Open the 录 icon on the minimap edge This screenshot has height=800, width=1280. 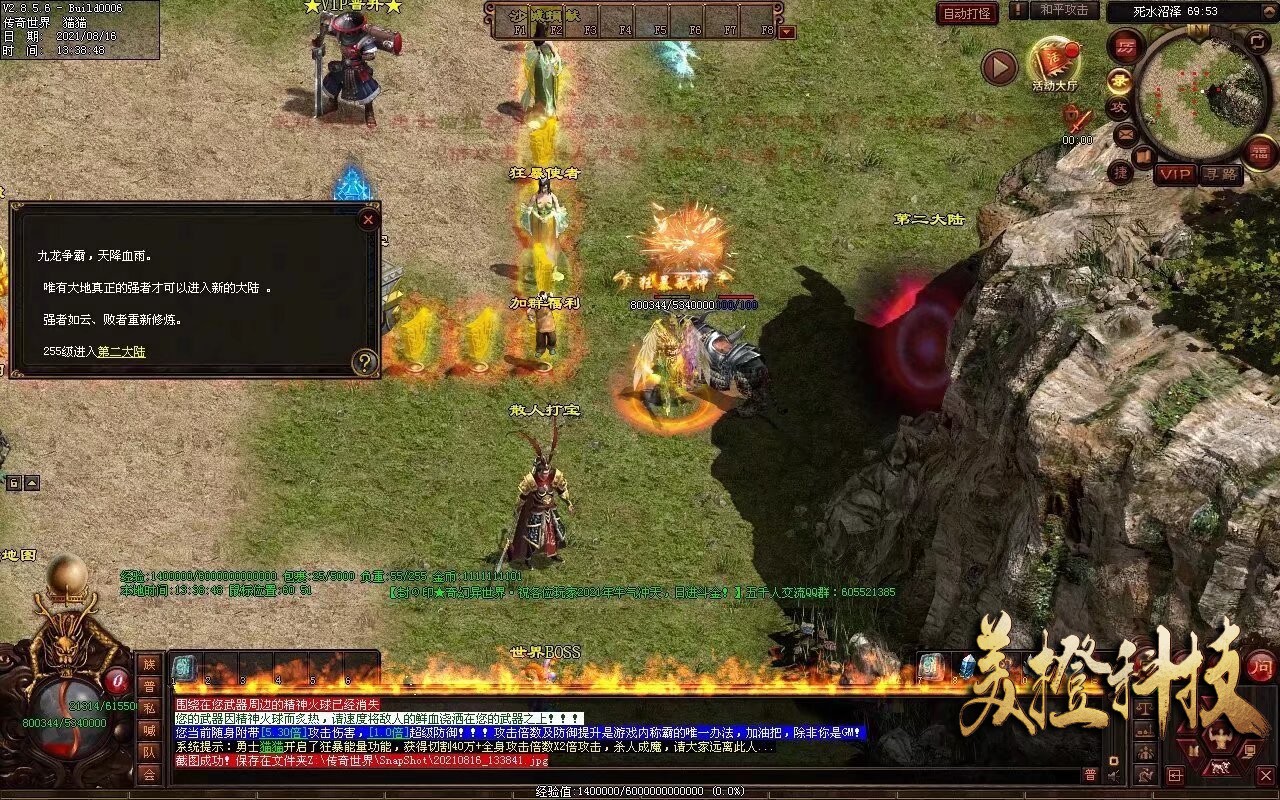[x=1120, y=80]
